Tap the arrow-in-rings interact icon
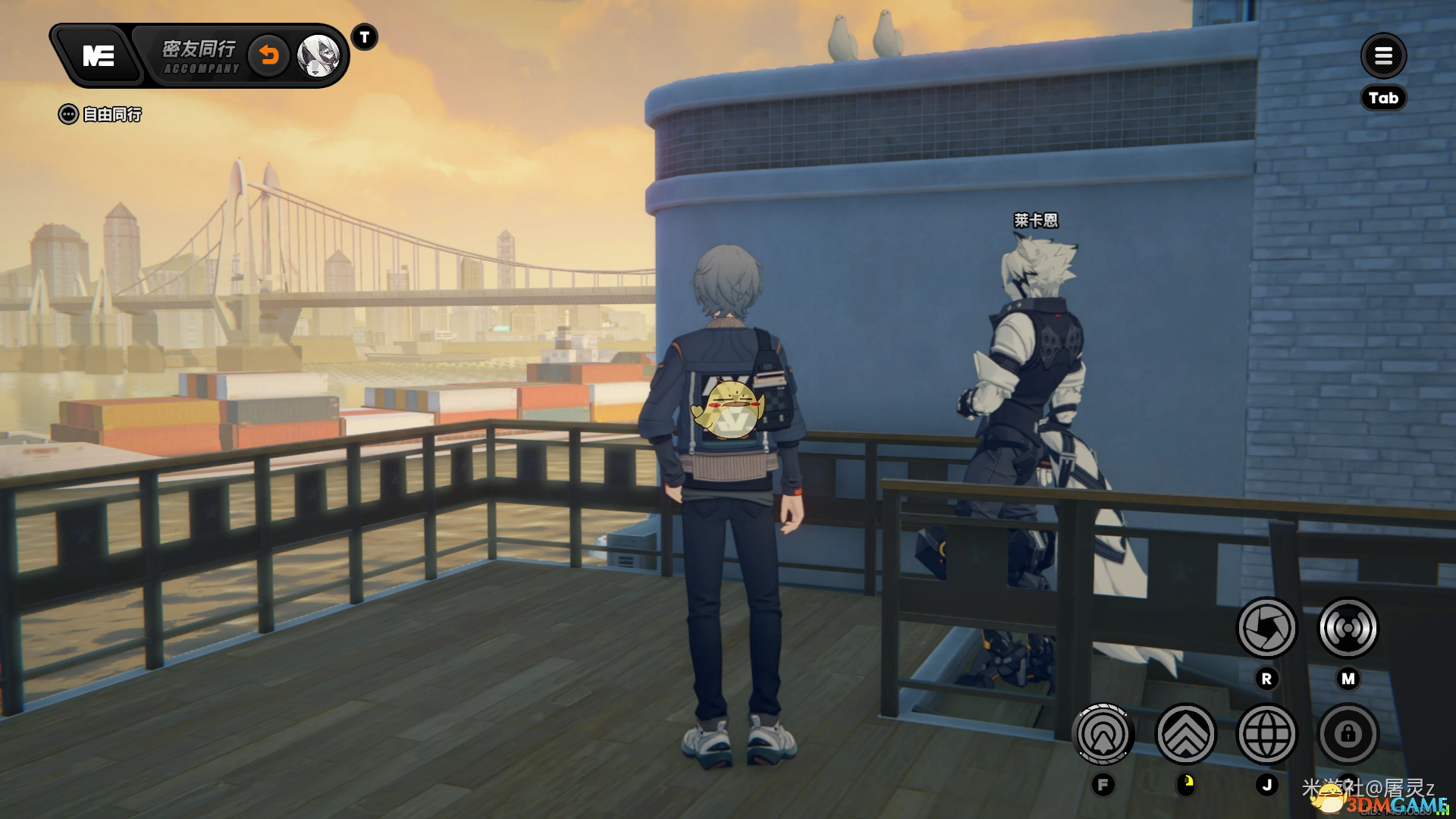 [x=1103, y=734]
